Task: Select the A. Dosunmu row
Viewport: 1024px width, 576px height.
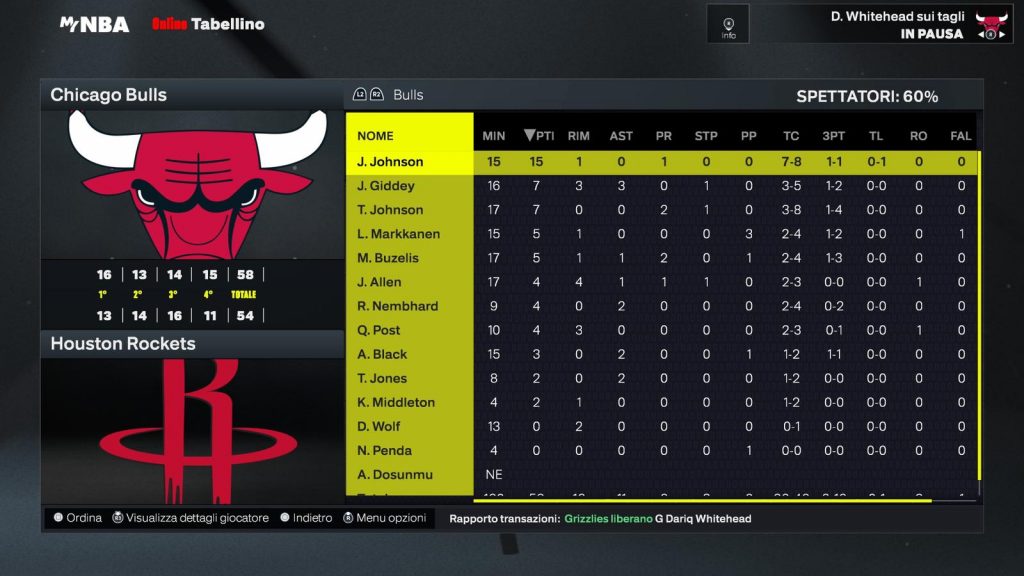Action: point(392,474)
